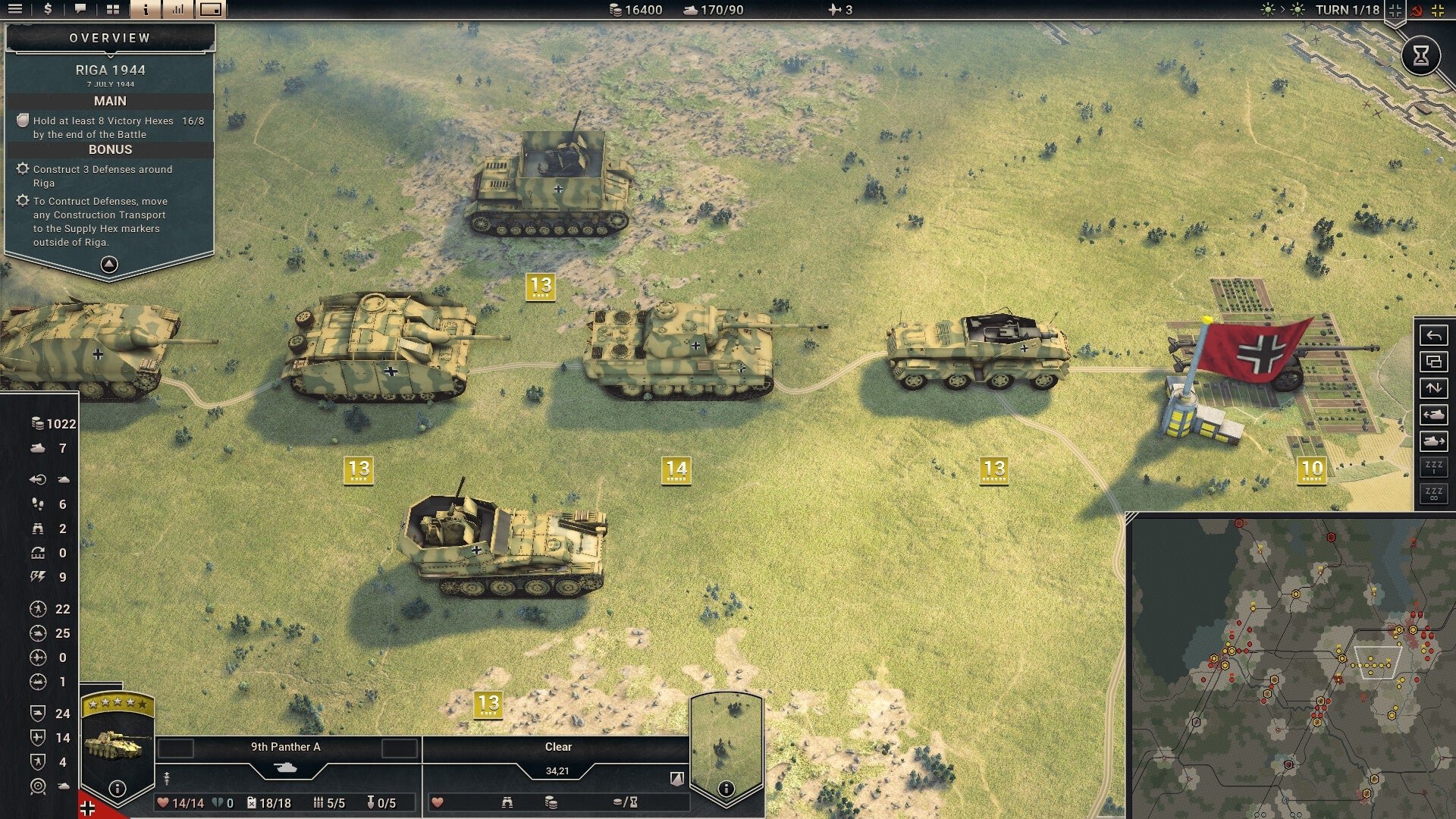Click the undo arrow on the right sidebar
This screenshot has width=1456, height=819.
(1432, 336)
